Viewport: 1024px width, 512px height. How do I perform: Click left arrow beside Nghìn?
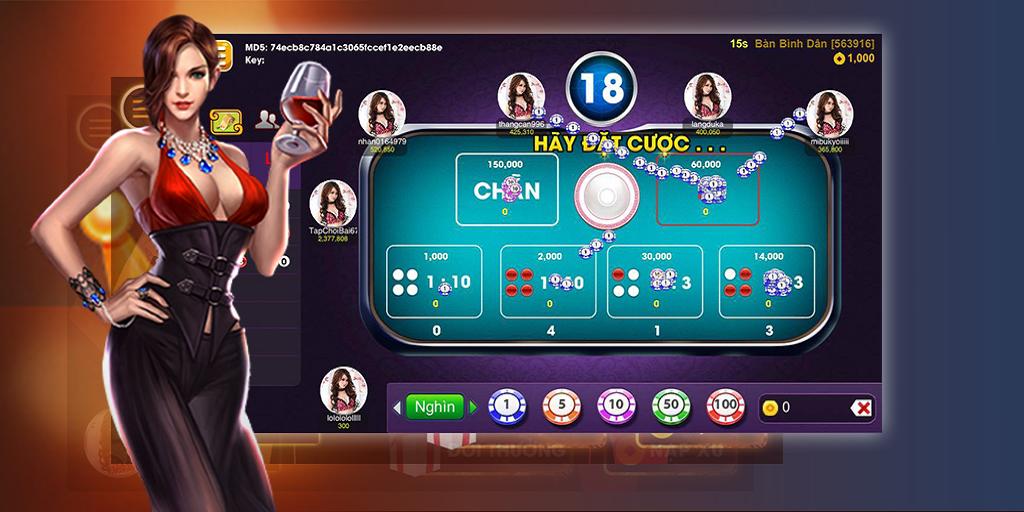397,407
